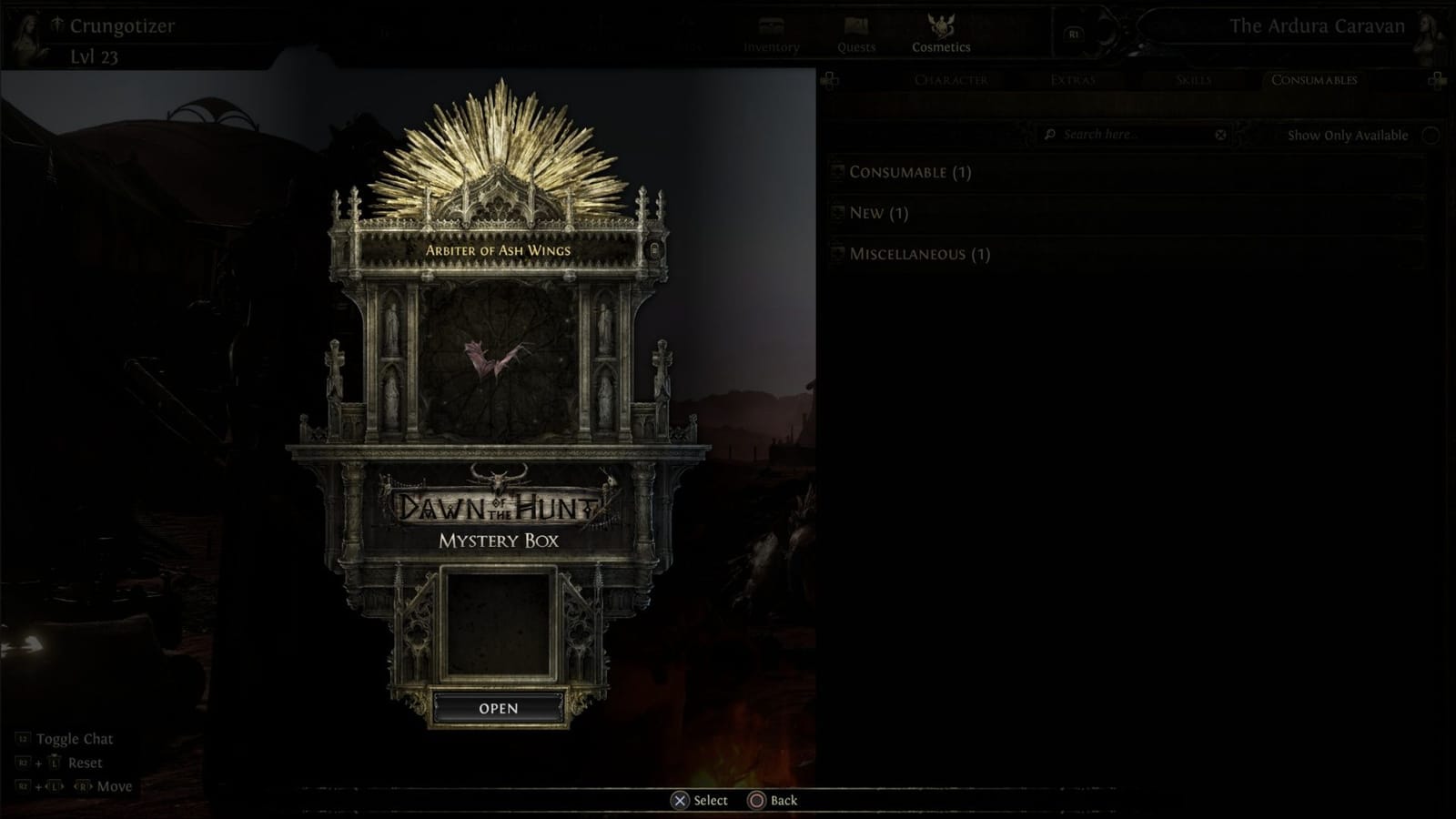The image size is (1456, 819).
Task: Click the search magnifier in the cosmetics panel
Action: tap(1052, 134)
